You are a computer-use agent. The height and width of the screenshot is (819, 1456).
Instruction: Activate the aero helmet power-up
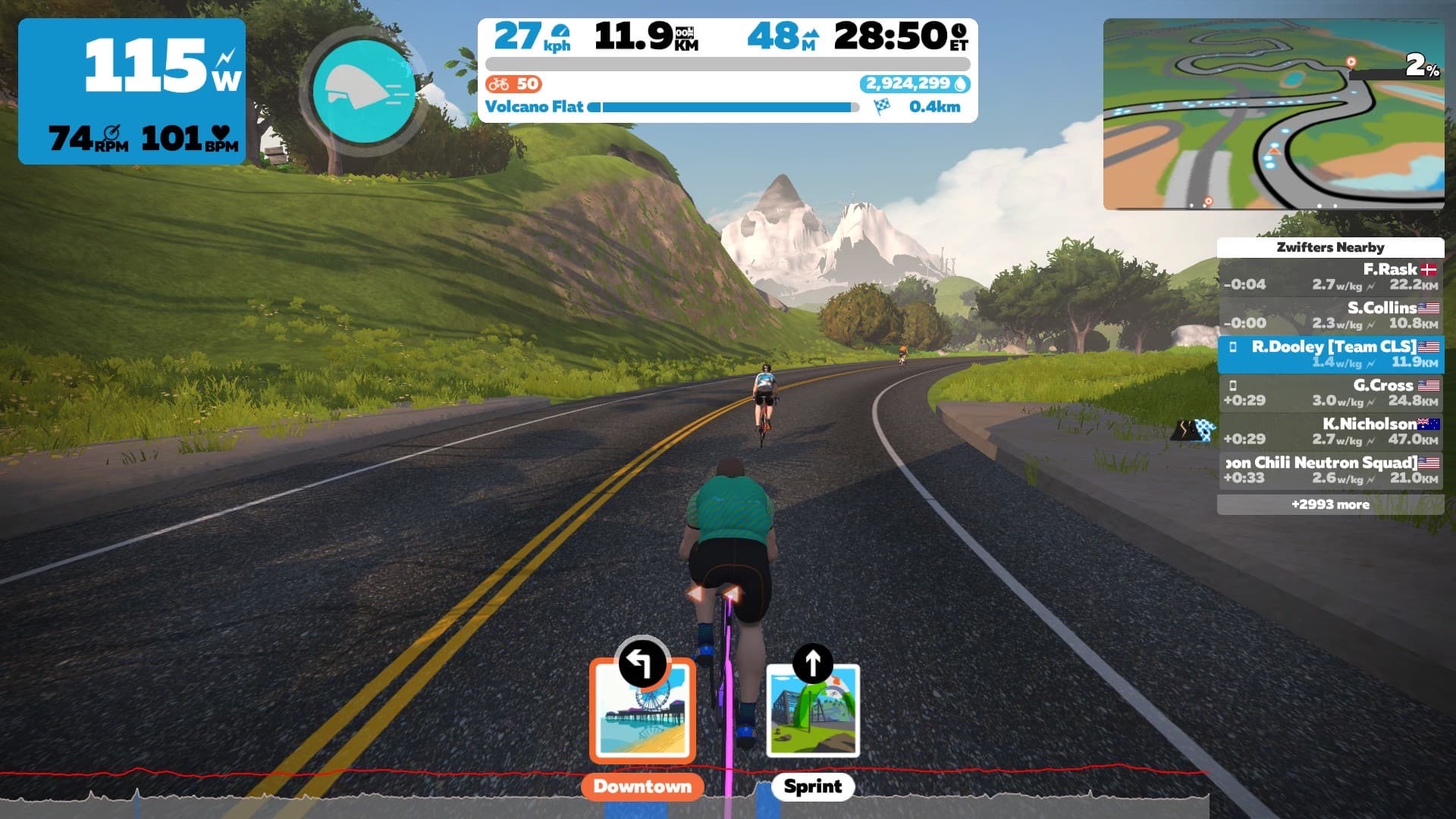point(364,93)
